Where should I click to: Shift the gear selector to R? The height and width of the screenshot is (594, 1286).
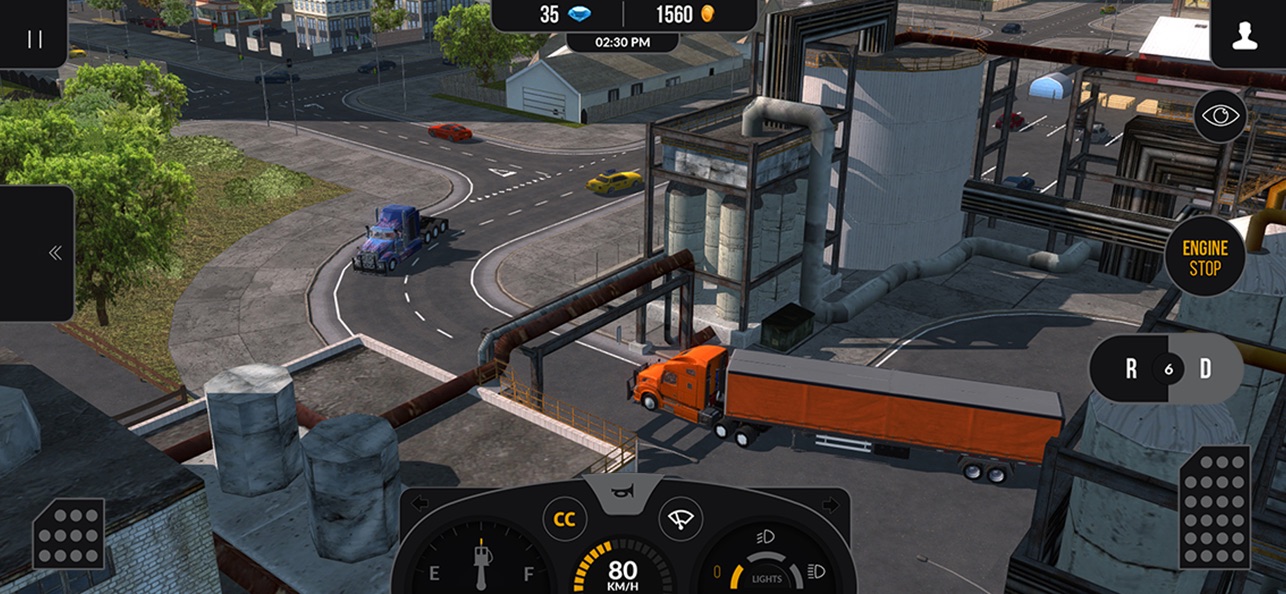(x=1131, y=369)
